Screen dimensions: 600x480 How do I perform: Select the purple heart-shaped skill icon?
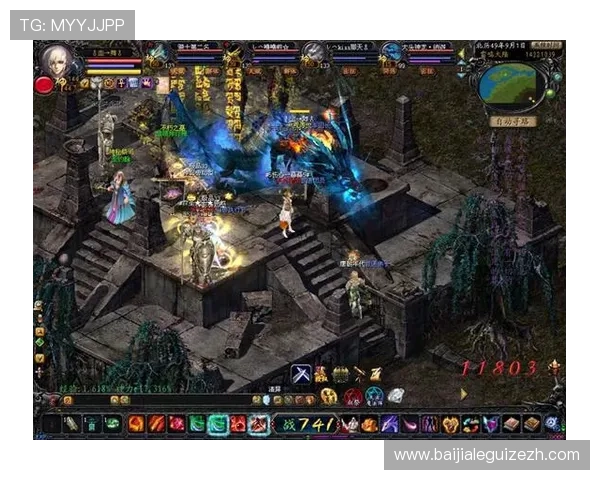[490, 424]
